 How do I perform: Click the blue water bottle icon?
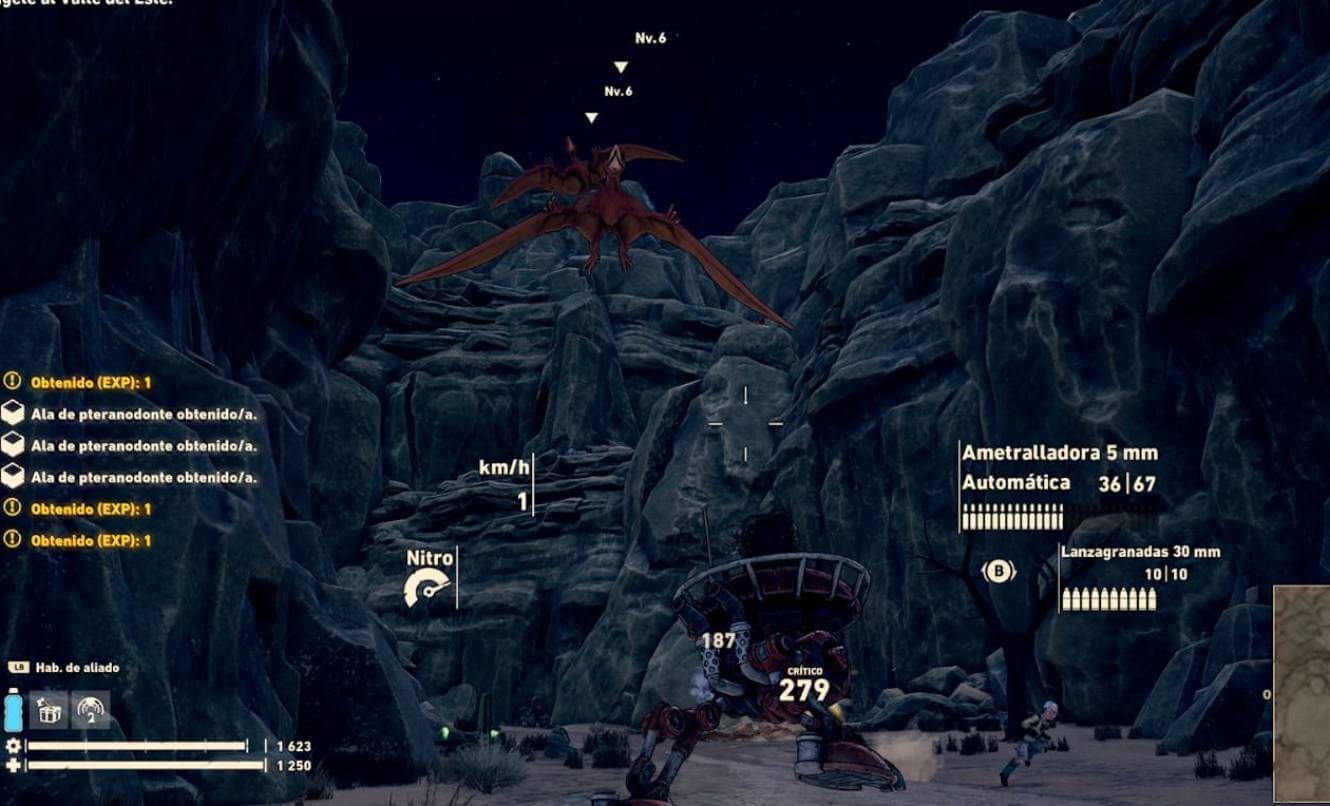[14, 709]
